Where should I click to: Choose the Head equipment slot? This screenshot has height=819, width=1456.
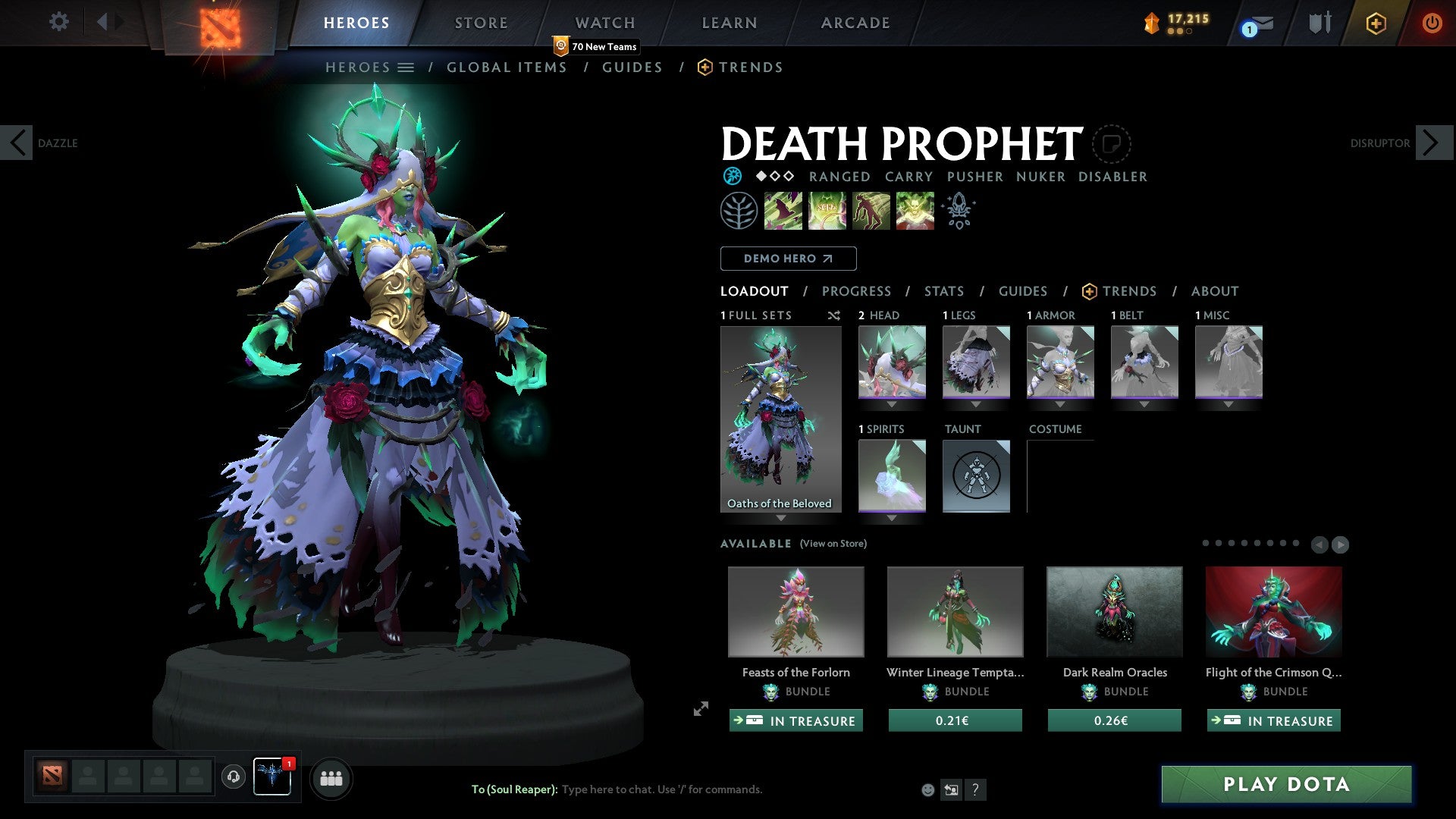(892, 362)
